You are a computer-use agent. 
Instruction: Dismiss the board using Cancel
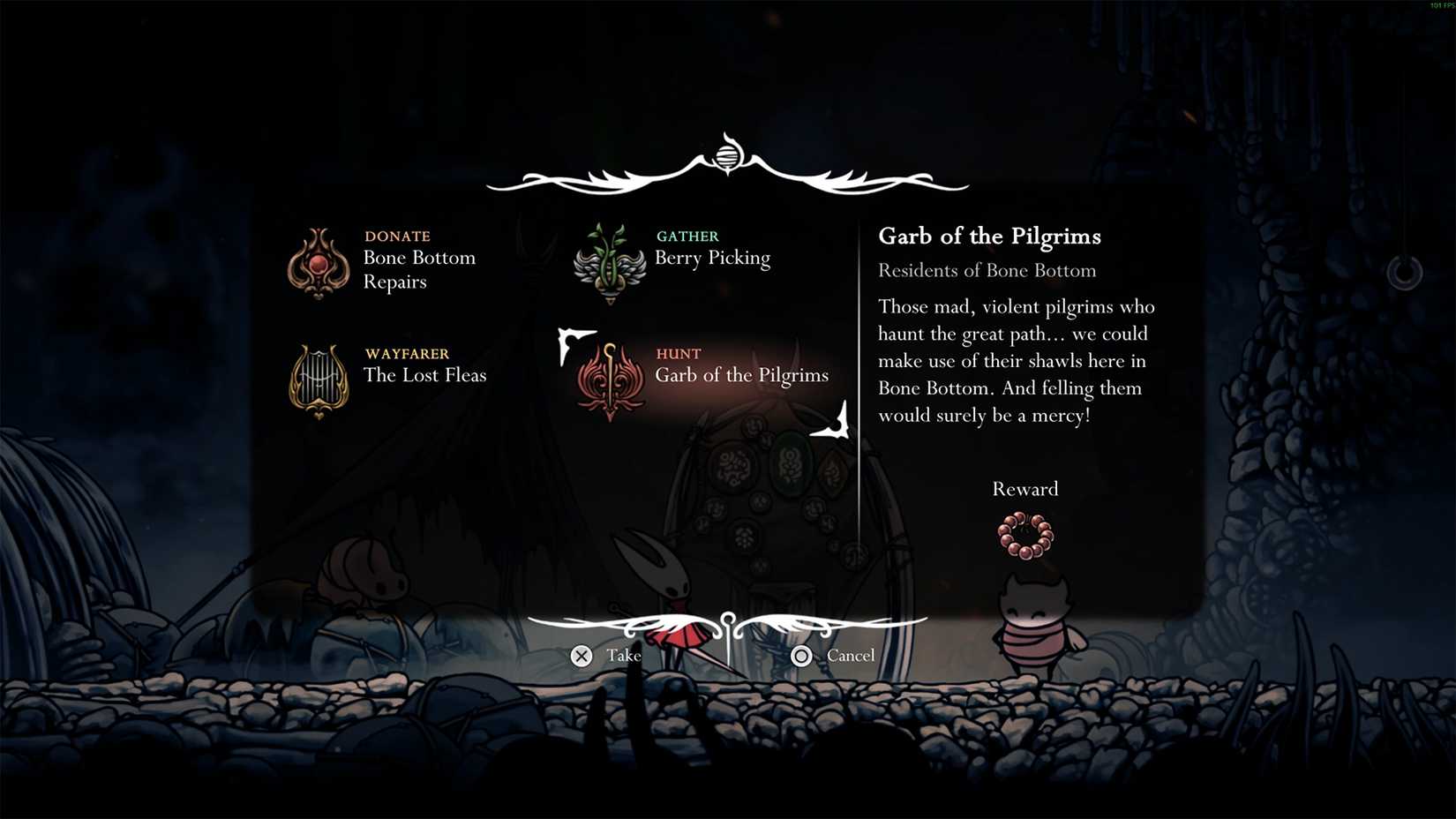(x=850, y=656)
